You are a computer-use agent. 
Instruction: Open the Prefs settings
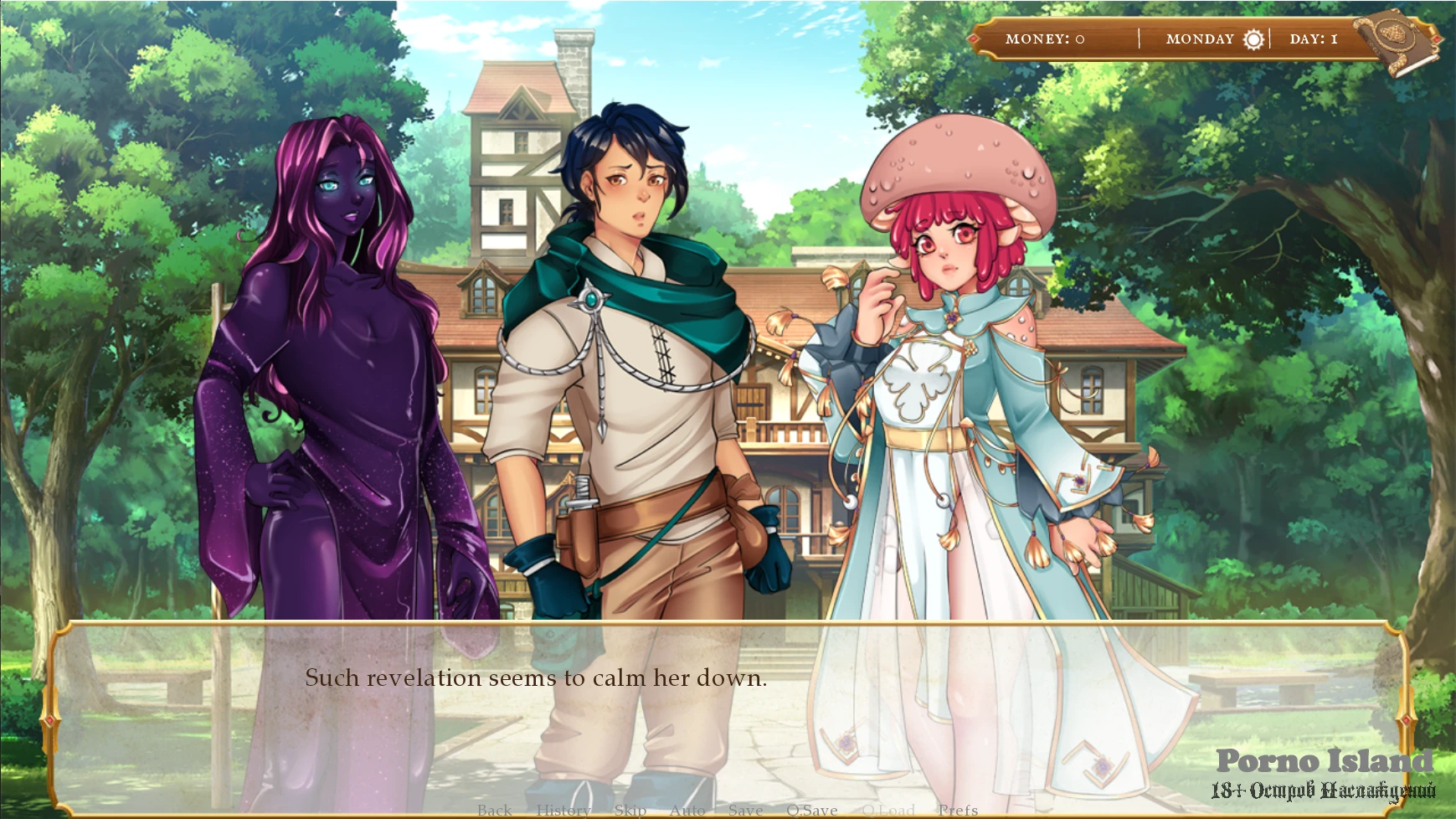[958, 810]
